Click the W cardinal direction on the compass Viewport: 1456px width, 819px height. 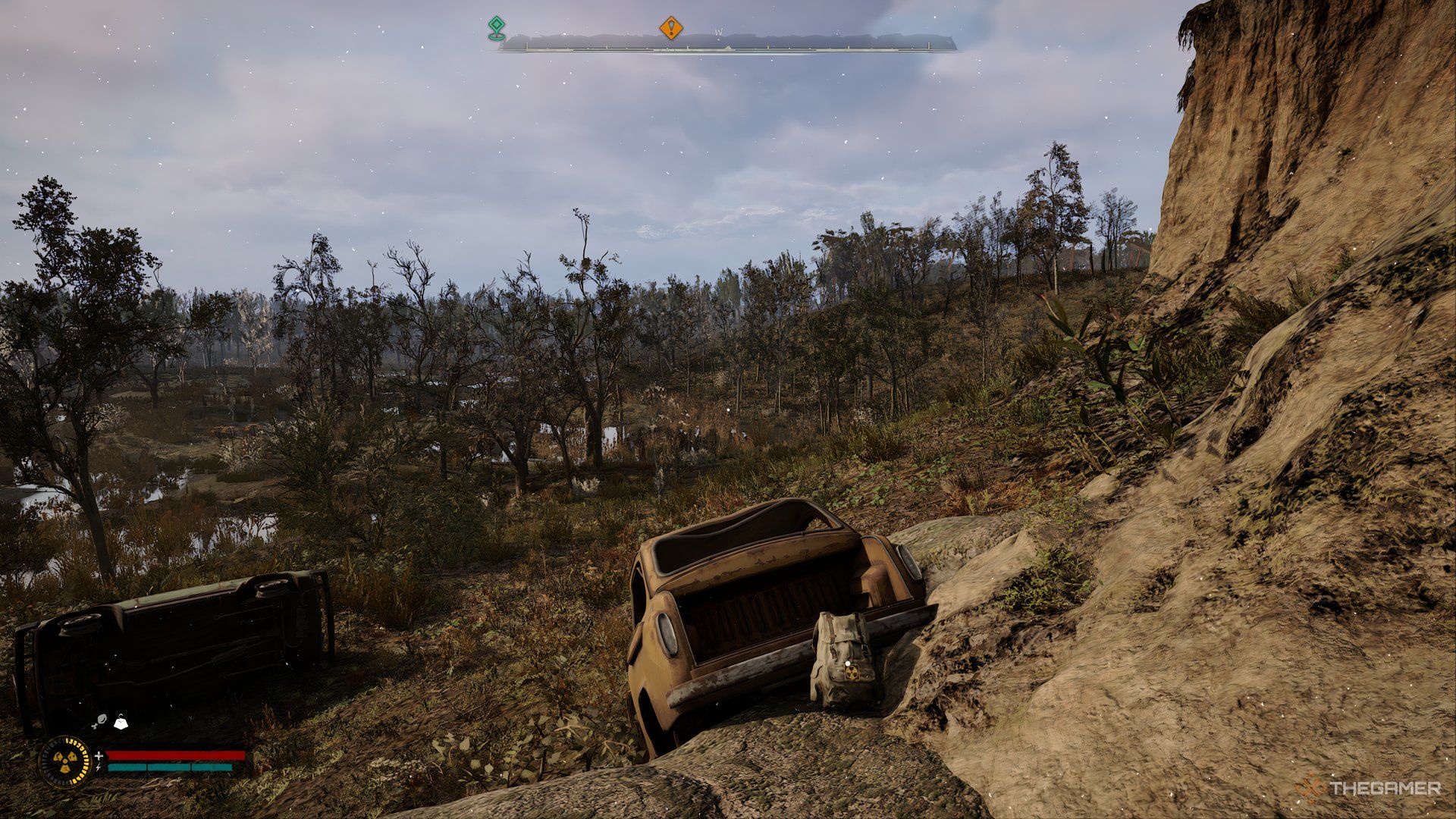tap(719, 33)
